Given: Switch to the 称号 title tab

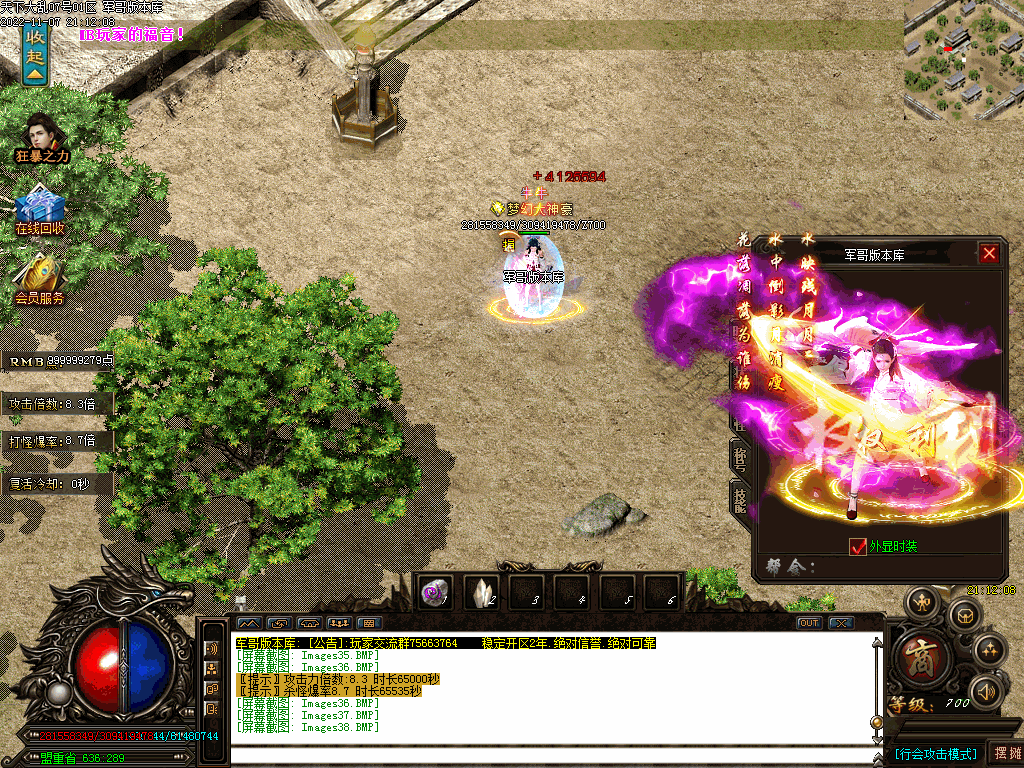Looking at the screenshot, I should [x=741, y=458].
